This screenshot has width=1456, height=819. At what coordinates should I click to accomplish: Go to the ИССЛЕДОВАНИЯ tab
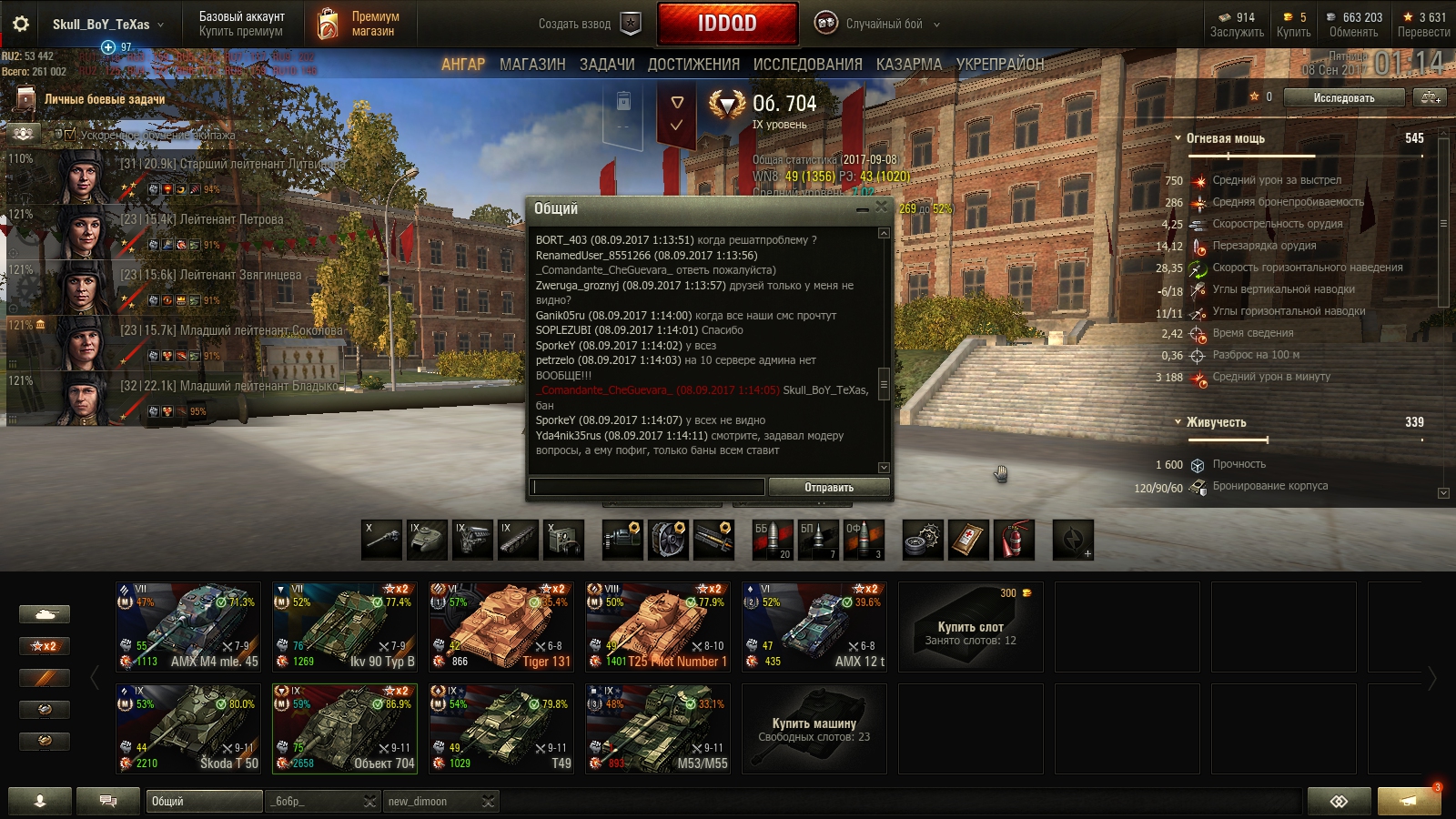807,65
